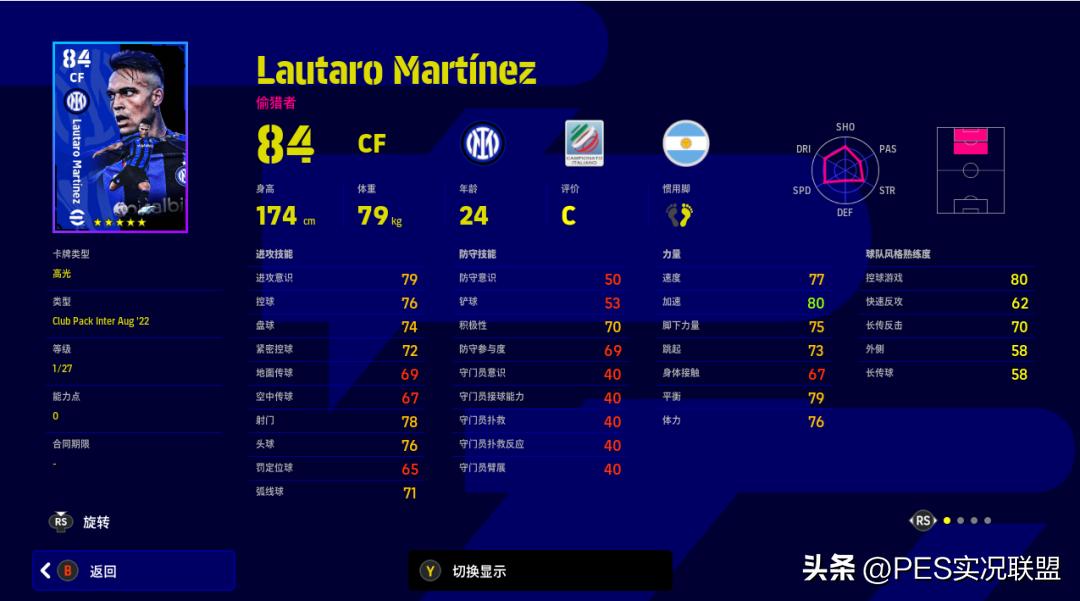The image size is (1080, 601).
Task: Click the Campionato Italiano league emblem
Action: (x=584, y=144)
